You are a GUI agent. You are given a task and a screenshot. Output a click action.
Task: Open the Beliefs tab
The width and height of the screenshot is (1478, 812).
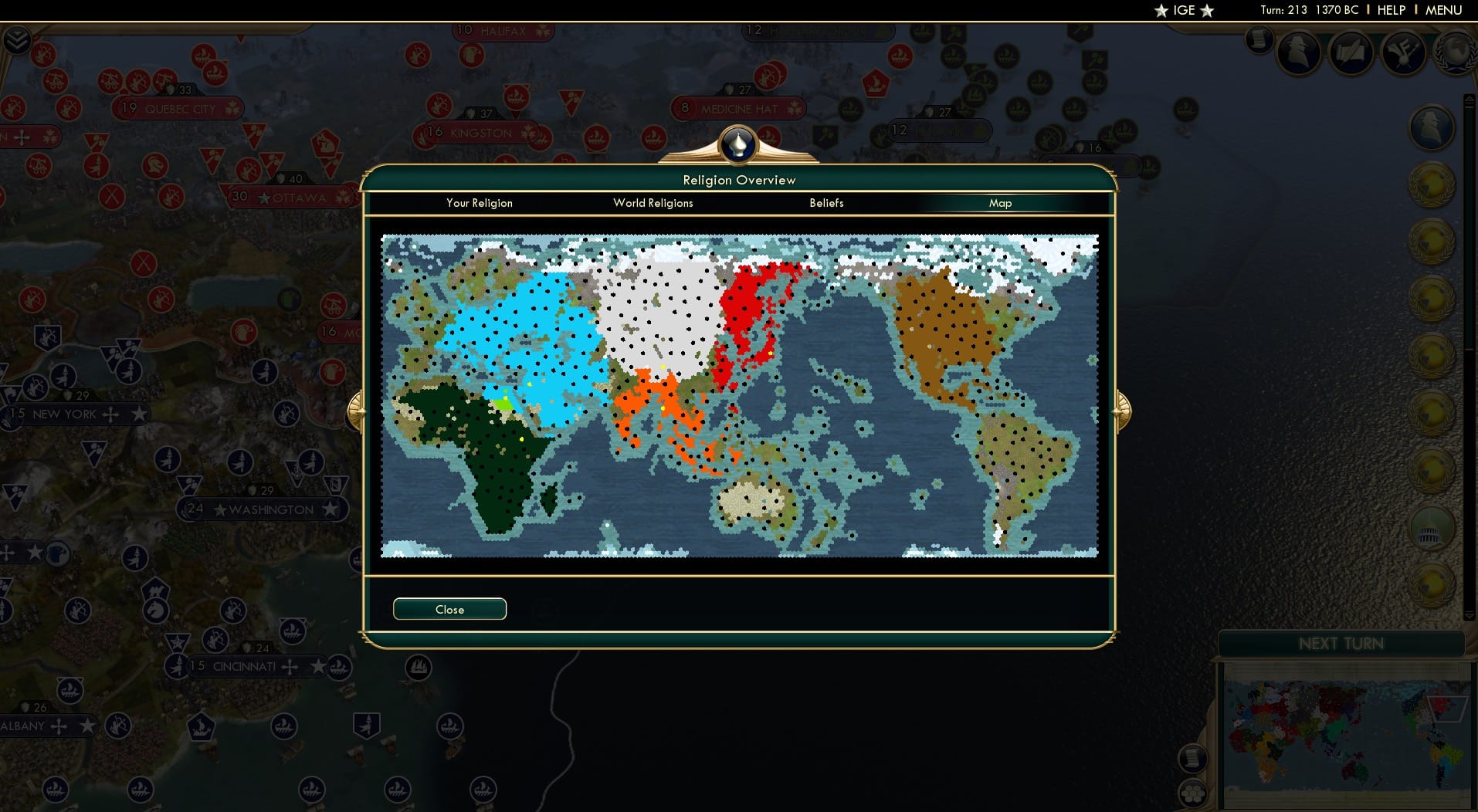click(826, 203)
